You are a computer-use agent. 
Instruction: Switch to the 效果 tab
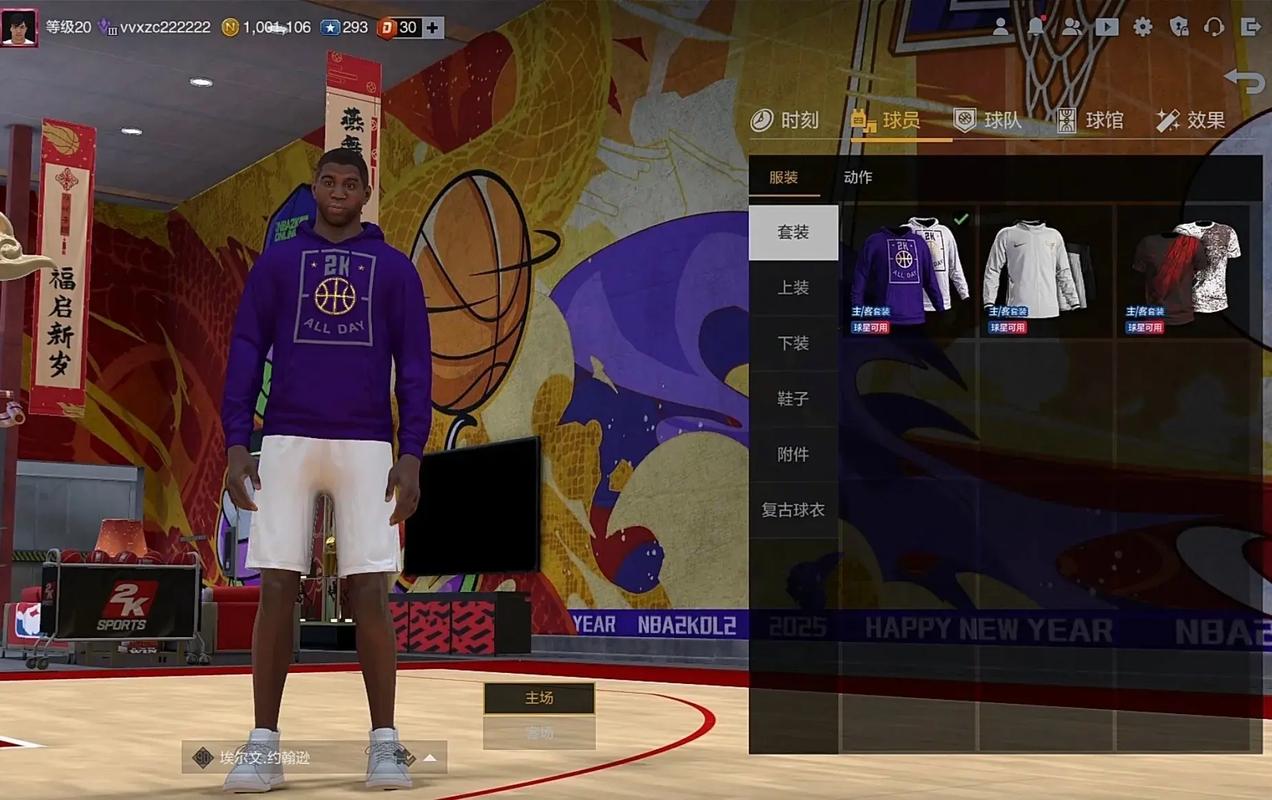(x=1191, y=121)
